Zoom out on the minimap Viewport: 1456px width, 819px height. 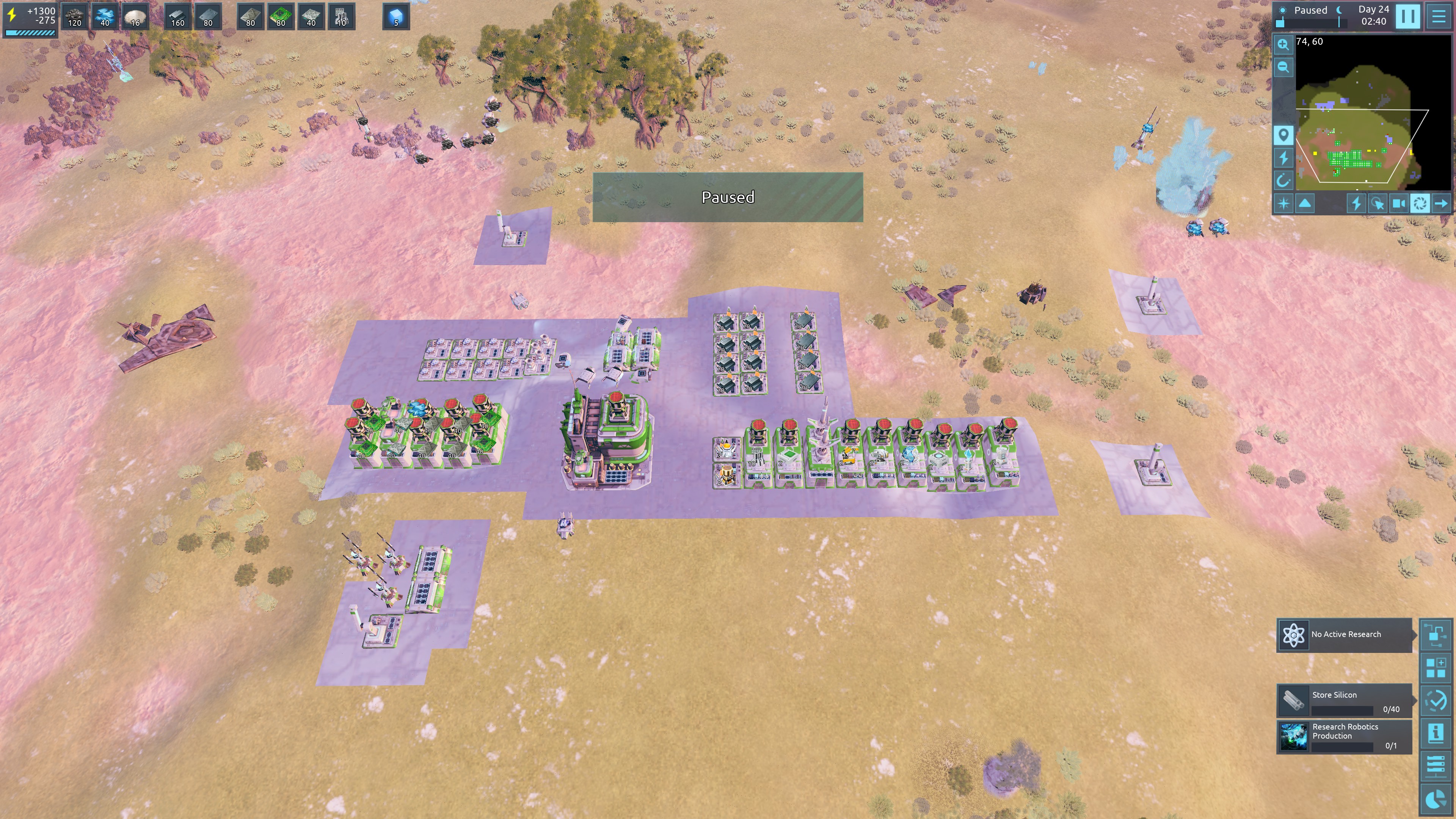pos(1283,67)
